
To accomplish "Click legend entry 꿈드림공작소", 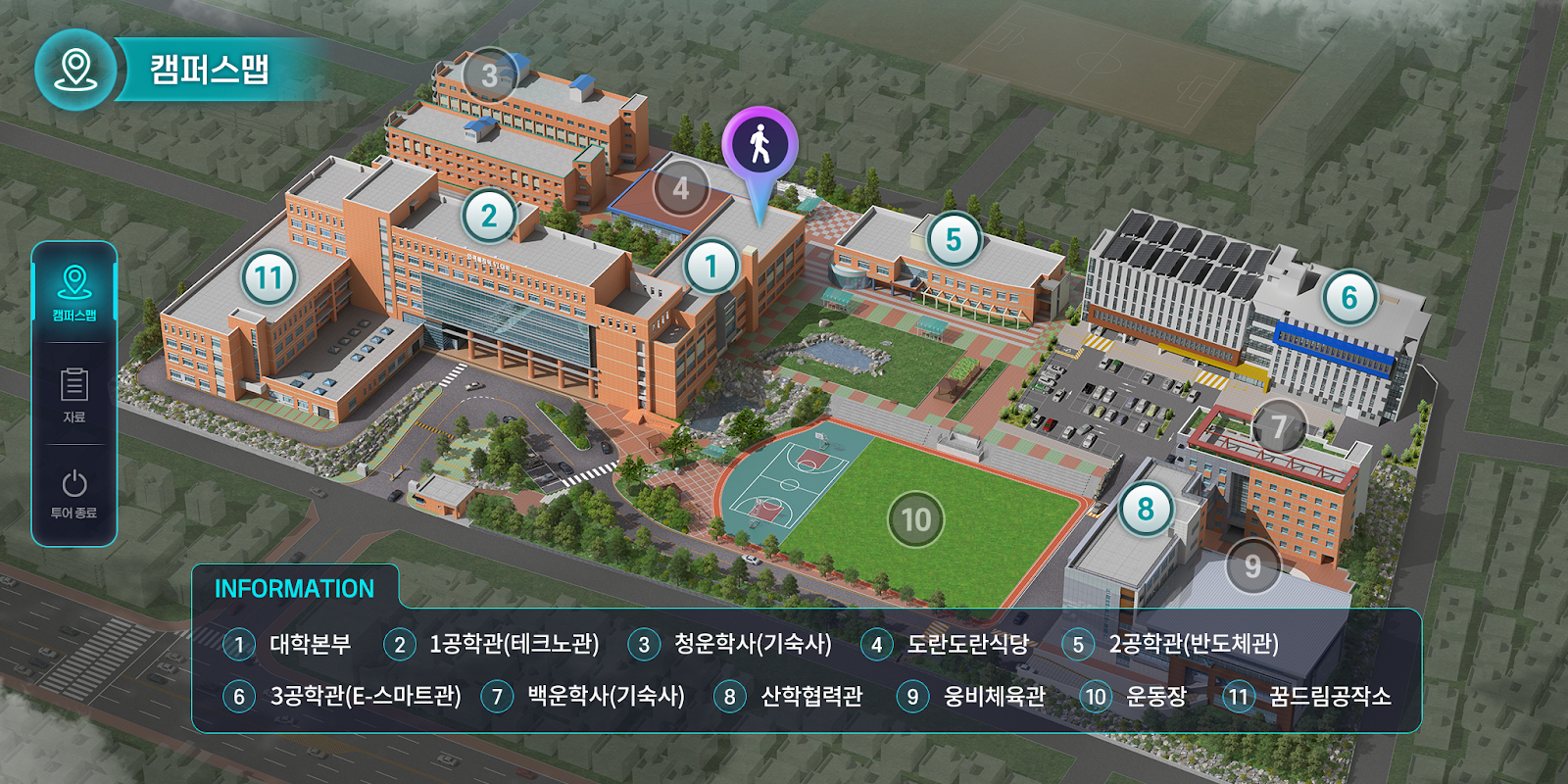I will tap(1329, 696).
